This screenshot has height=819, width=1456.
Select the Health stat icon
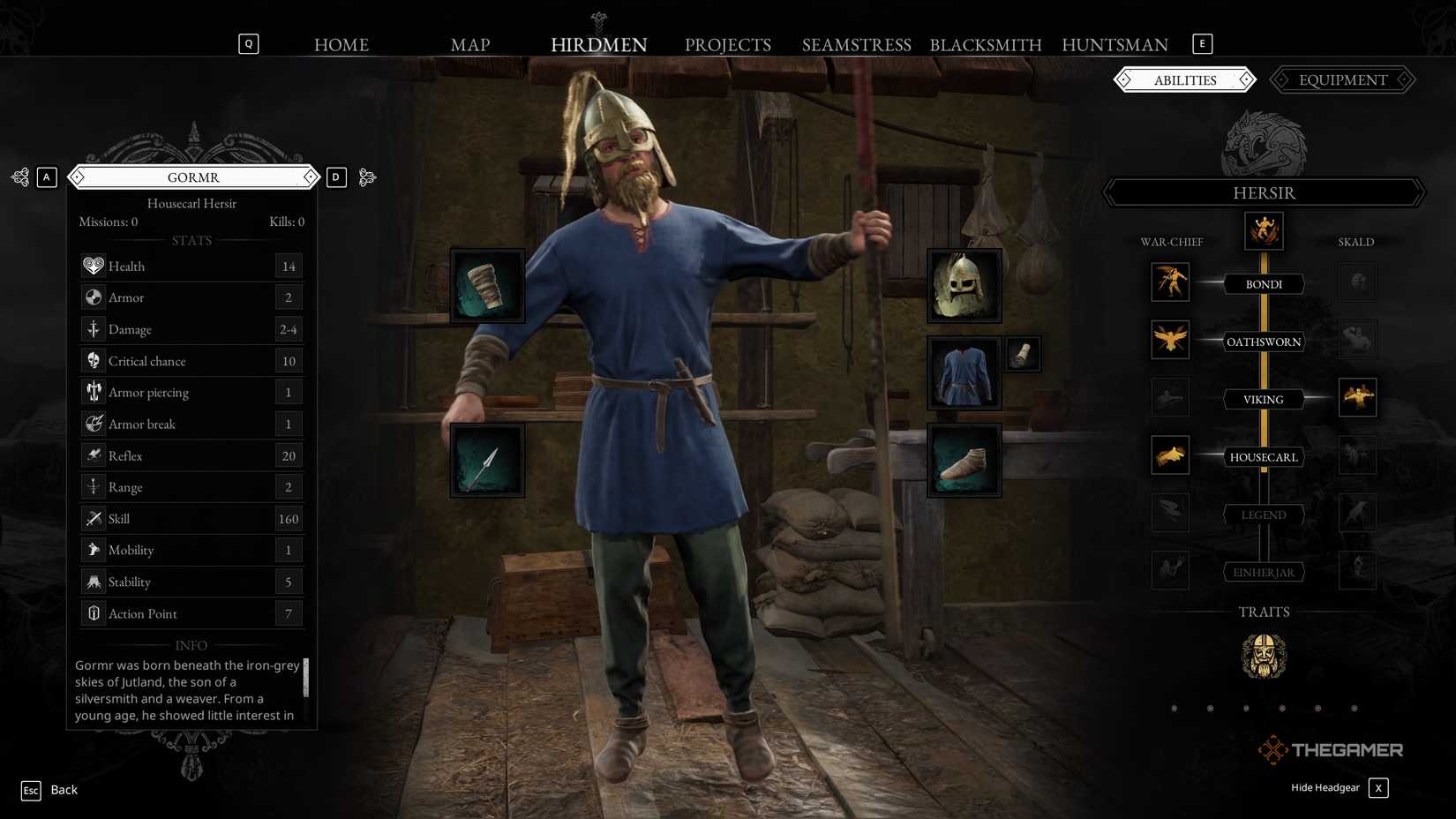pyautogui.click(x=94, y=266)
